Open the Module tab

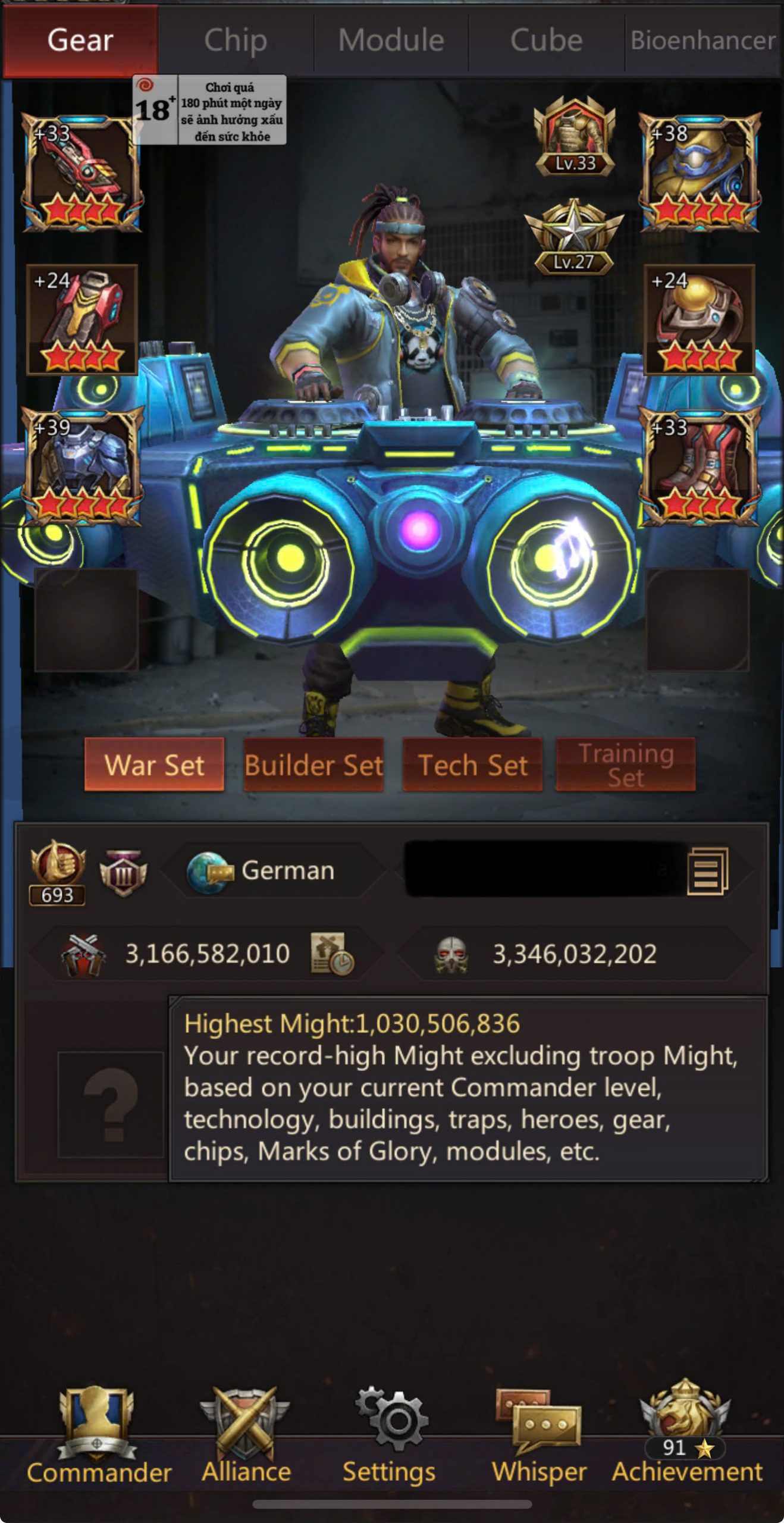pyautogui.click(x=391, y=41)
